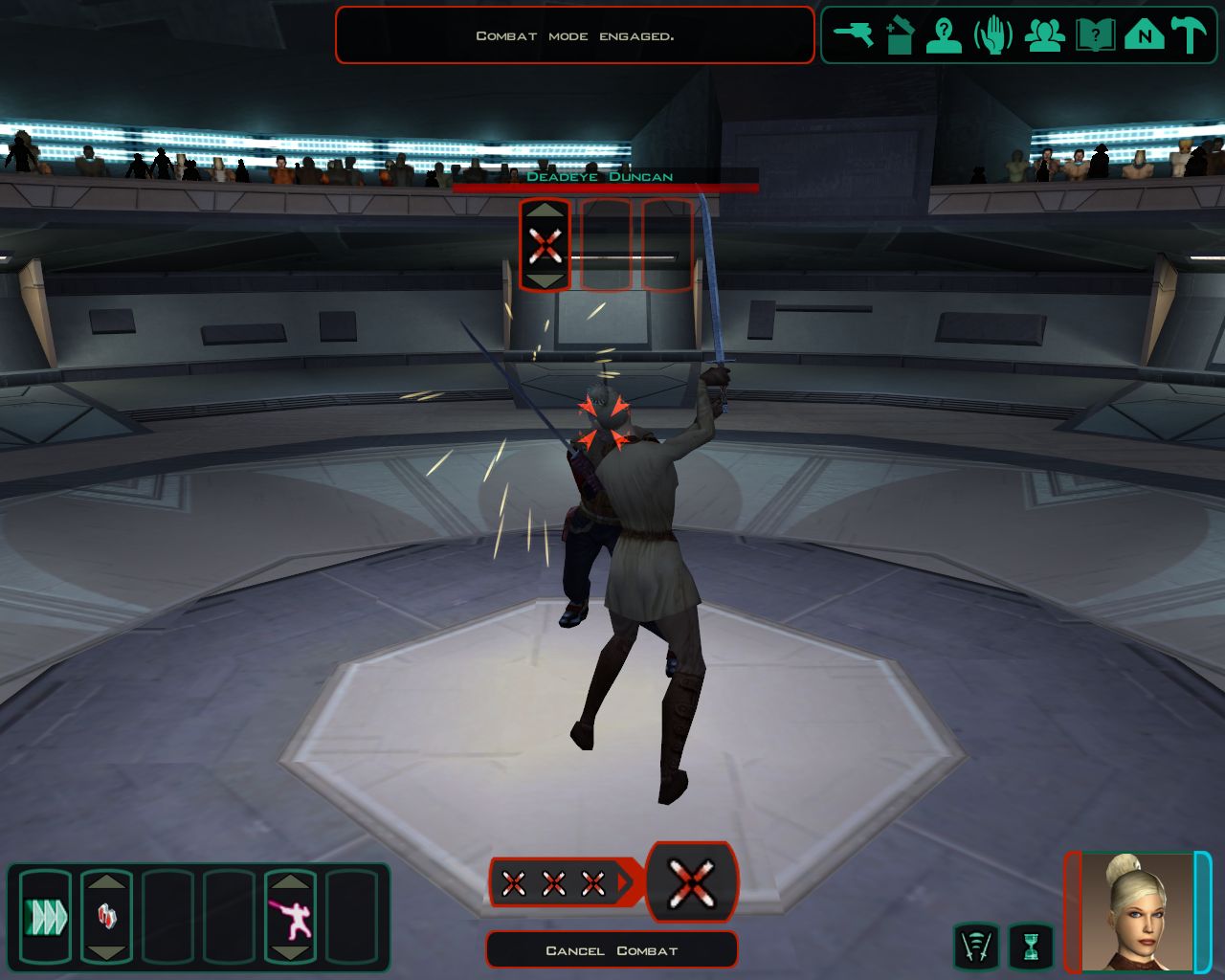Select the blonde character portrait
This screenshot has width=1225, height=980.
point(1137,912)
